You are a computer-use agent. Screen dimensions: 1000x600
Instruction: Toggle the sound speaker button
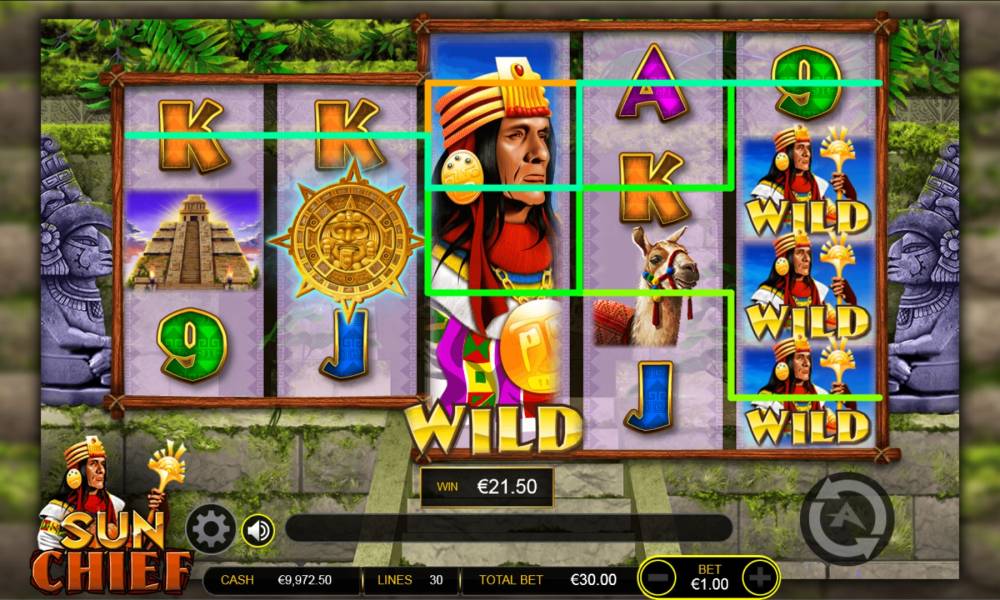point(258,529)
